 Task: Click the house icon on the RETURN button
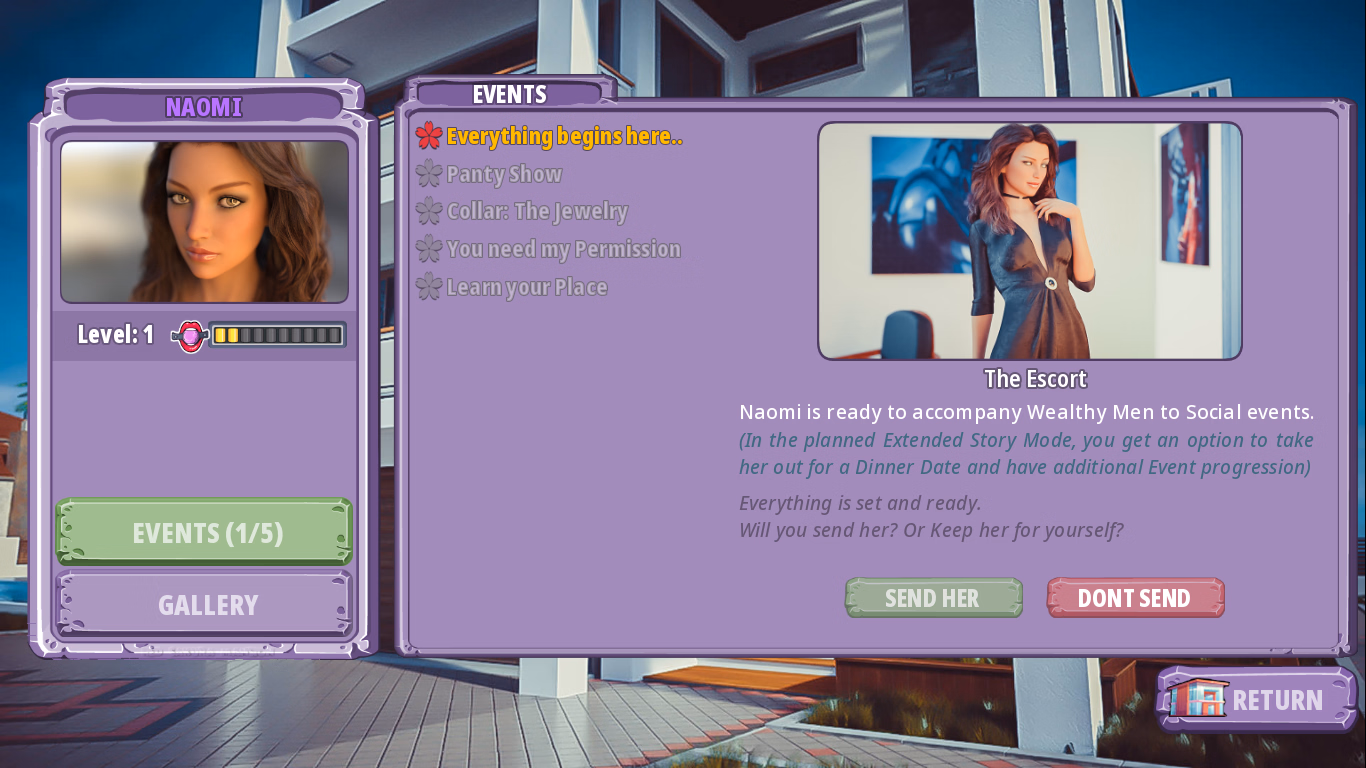(1197, 699)
